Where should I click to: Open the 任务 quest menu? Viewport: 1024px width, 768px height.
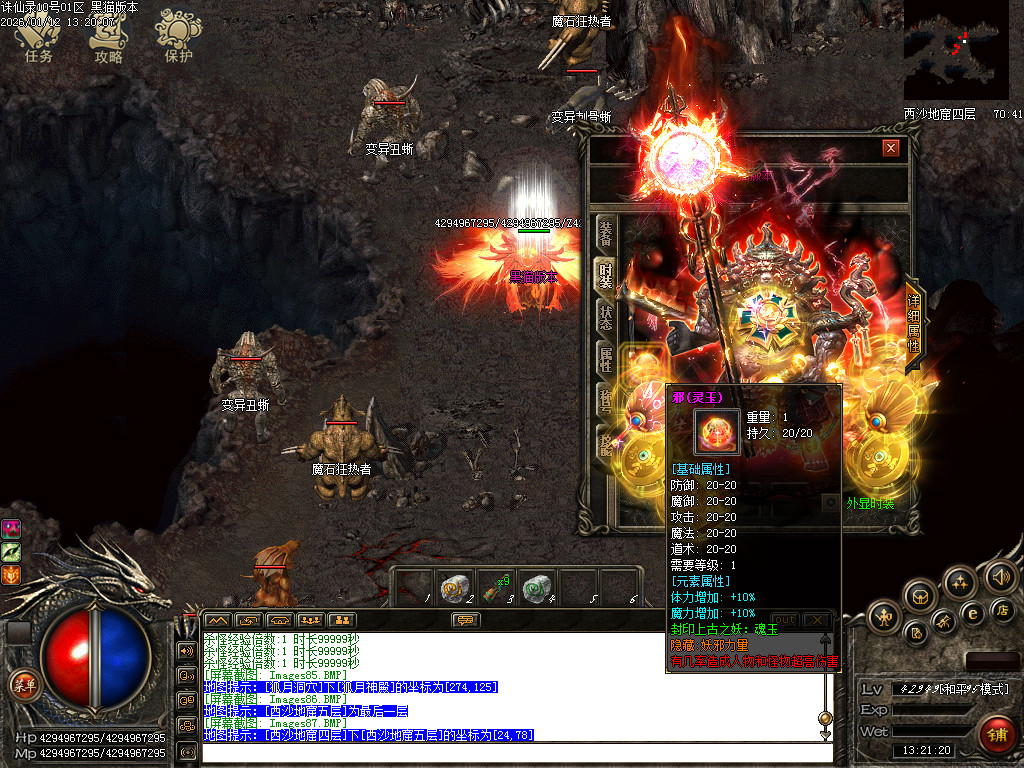(x=38, y=38)
